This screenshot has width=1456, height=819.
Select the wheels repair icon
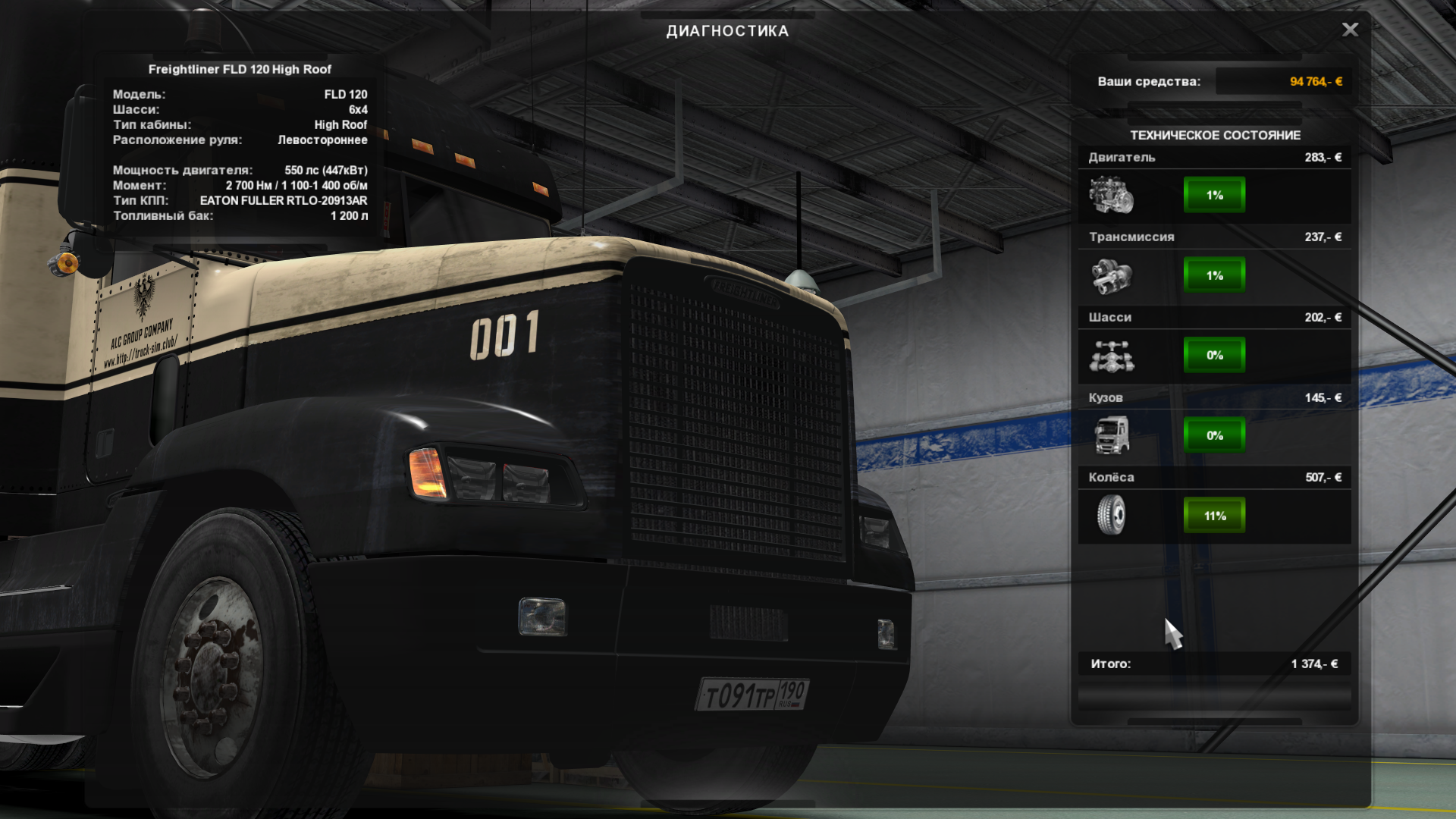[x=1111, y=516]
